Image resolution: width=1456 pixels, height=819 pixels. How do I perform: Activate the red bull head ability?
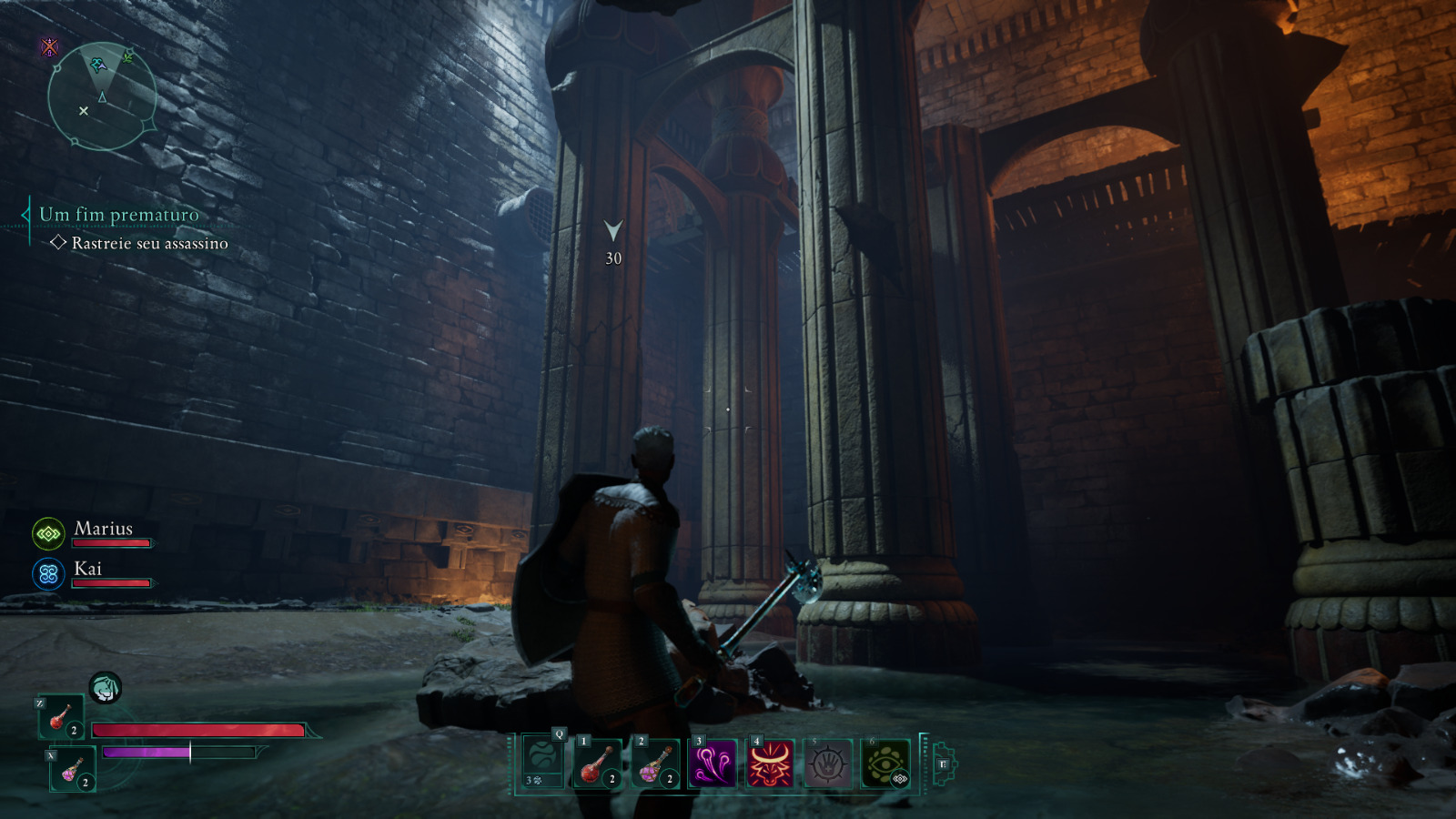click(x=770, y=763)
